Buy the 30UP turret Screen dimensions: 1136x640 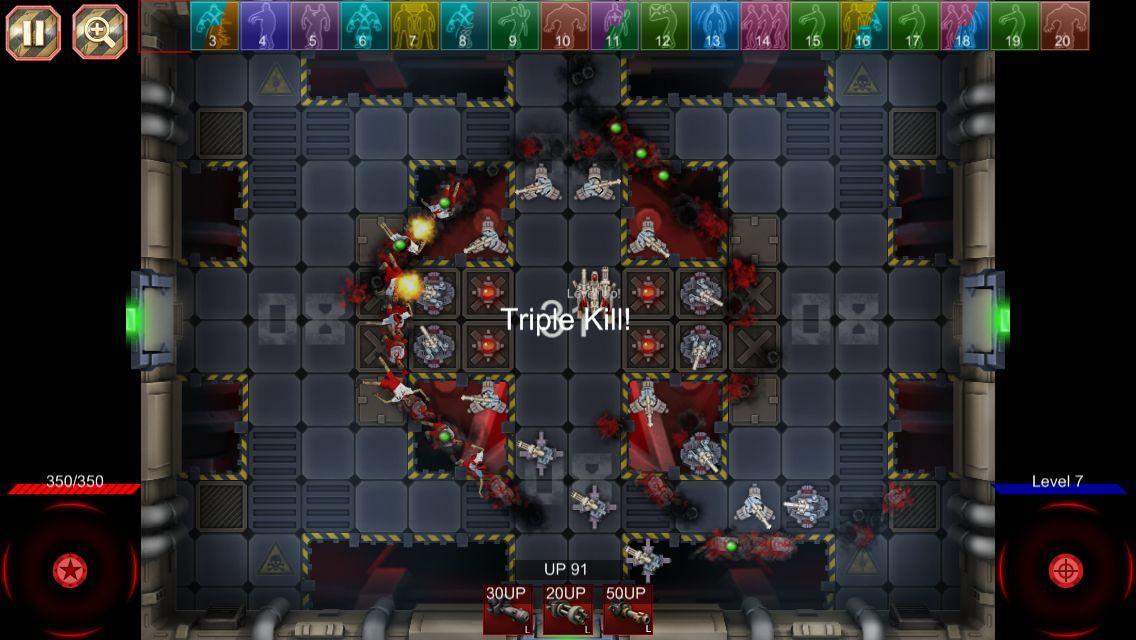point(507,610)
